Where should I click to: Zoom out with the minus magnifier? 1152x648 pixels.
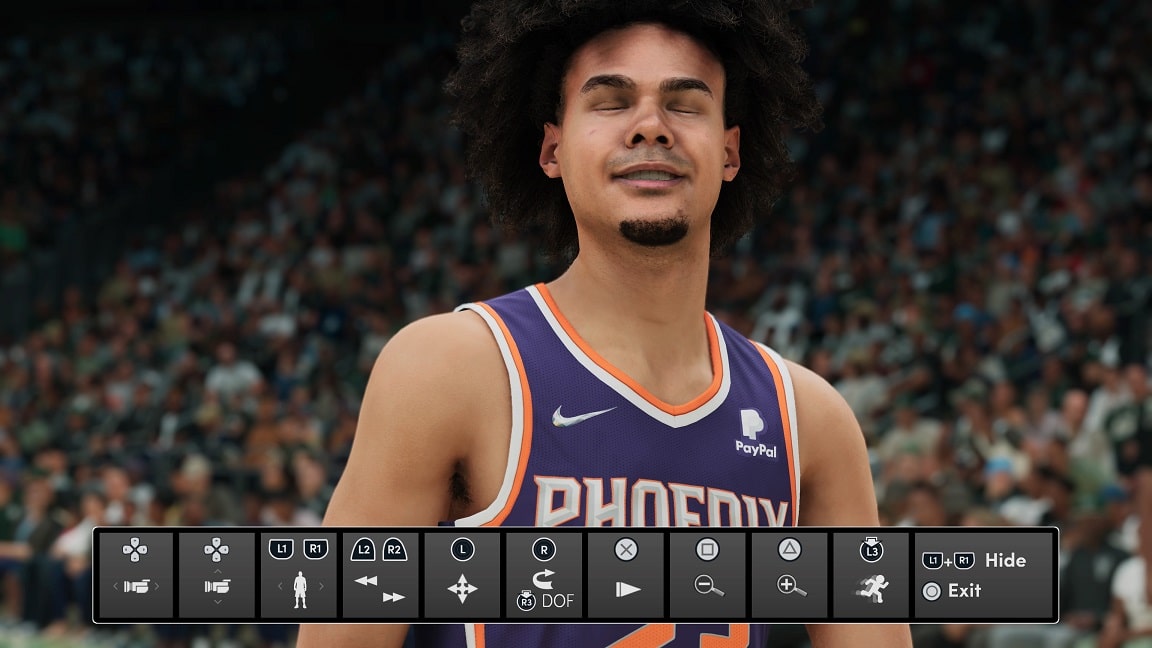tap(709, 587)
